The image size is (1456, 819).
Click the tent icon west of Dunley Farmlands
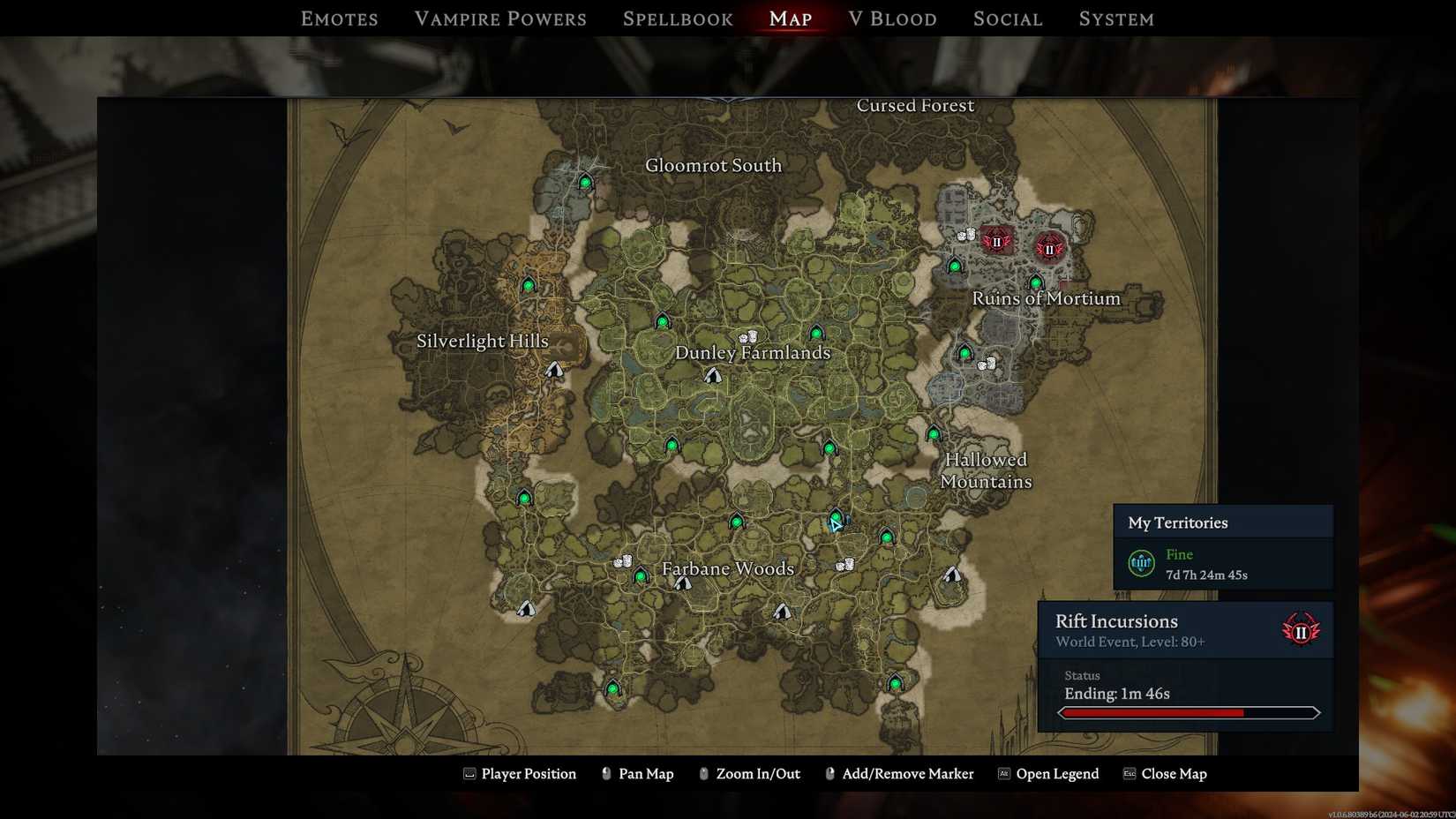tap(555, 371)
